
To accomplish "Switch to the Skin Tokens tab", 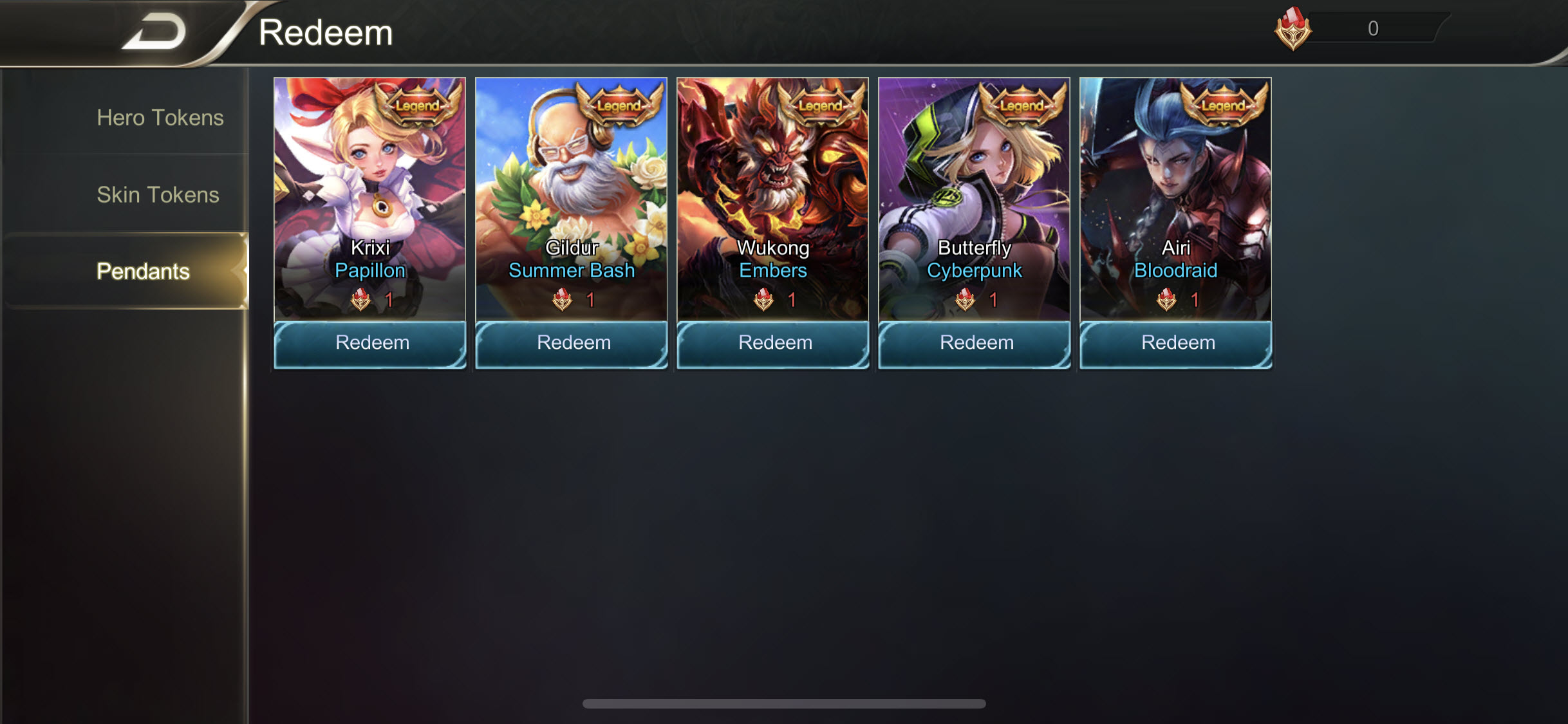I will pos(159,194).
